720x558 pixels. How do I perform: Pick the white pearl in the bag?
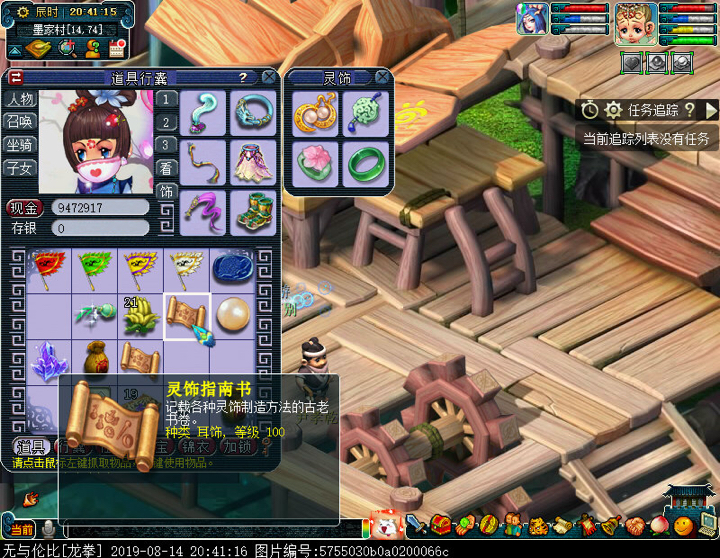(234, 314)
